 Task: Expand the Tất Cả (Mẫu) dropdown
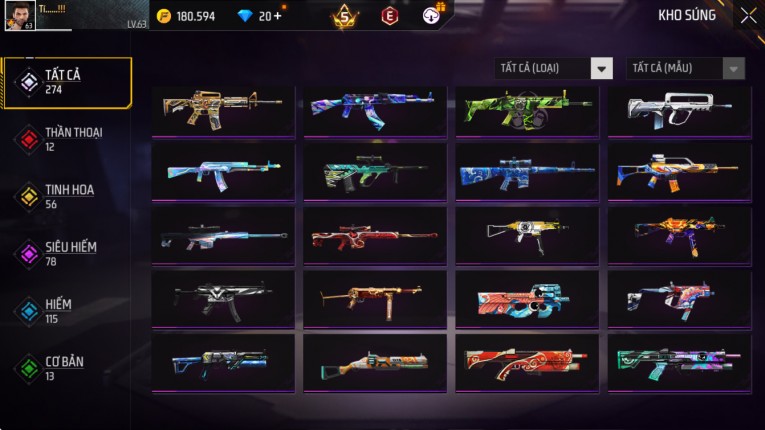pos(685,68)
